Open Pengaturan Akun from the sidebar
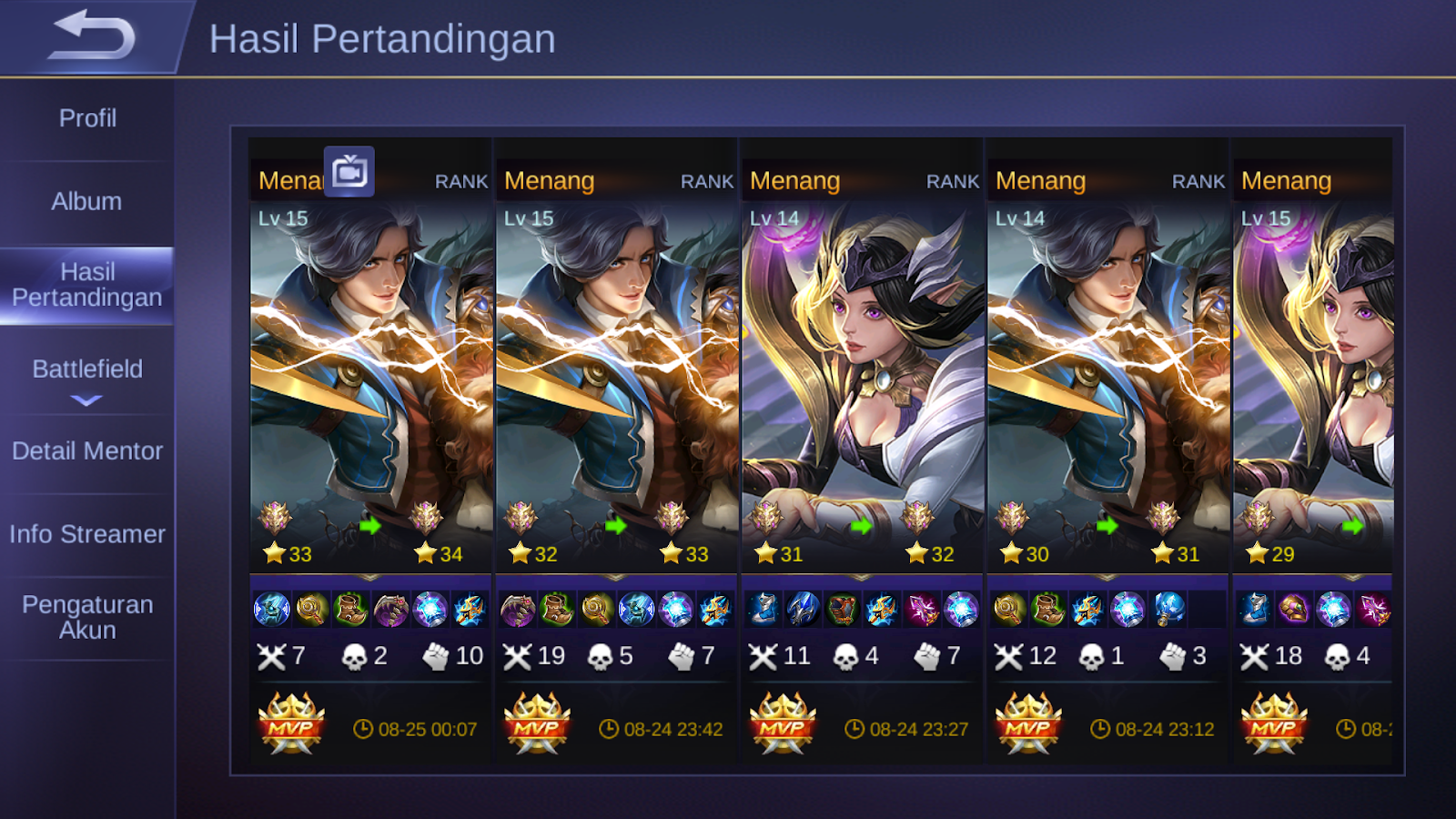 click(x=87, y=616)
